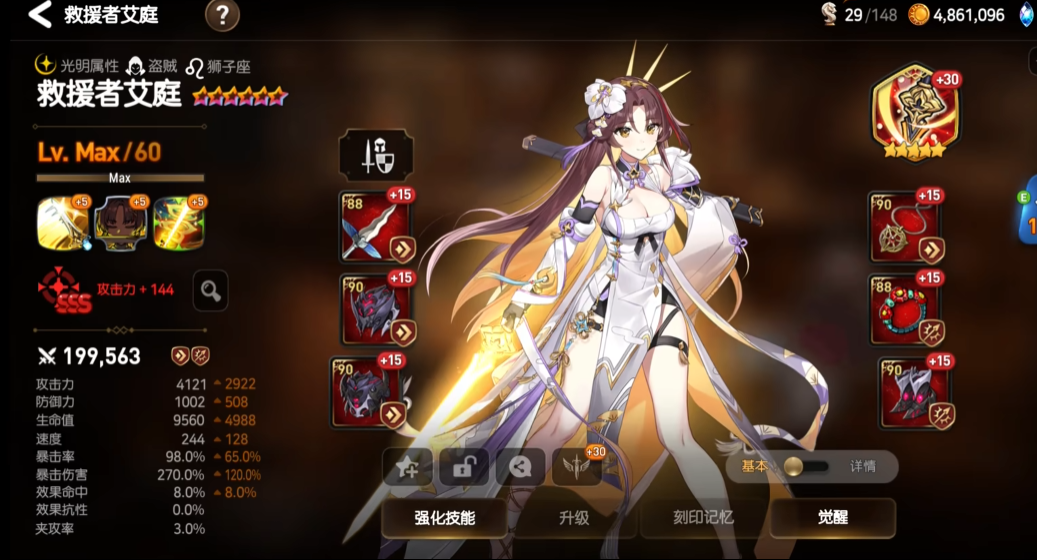Go back using the top-left arrow

tap(38, 15)
